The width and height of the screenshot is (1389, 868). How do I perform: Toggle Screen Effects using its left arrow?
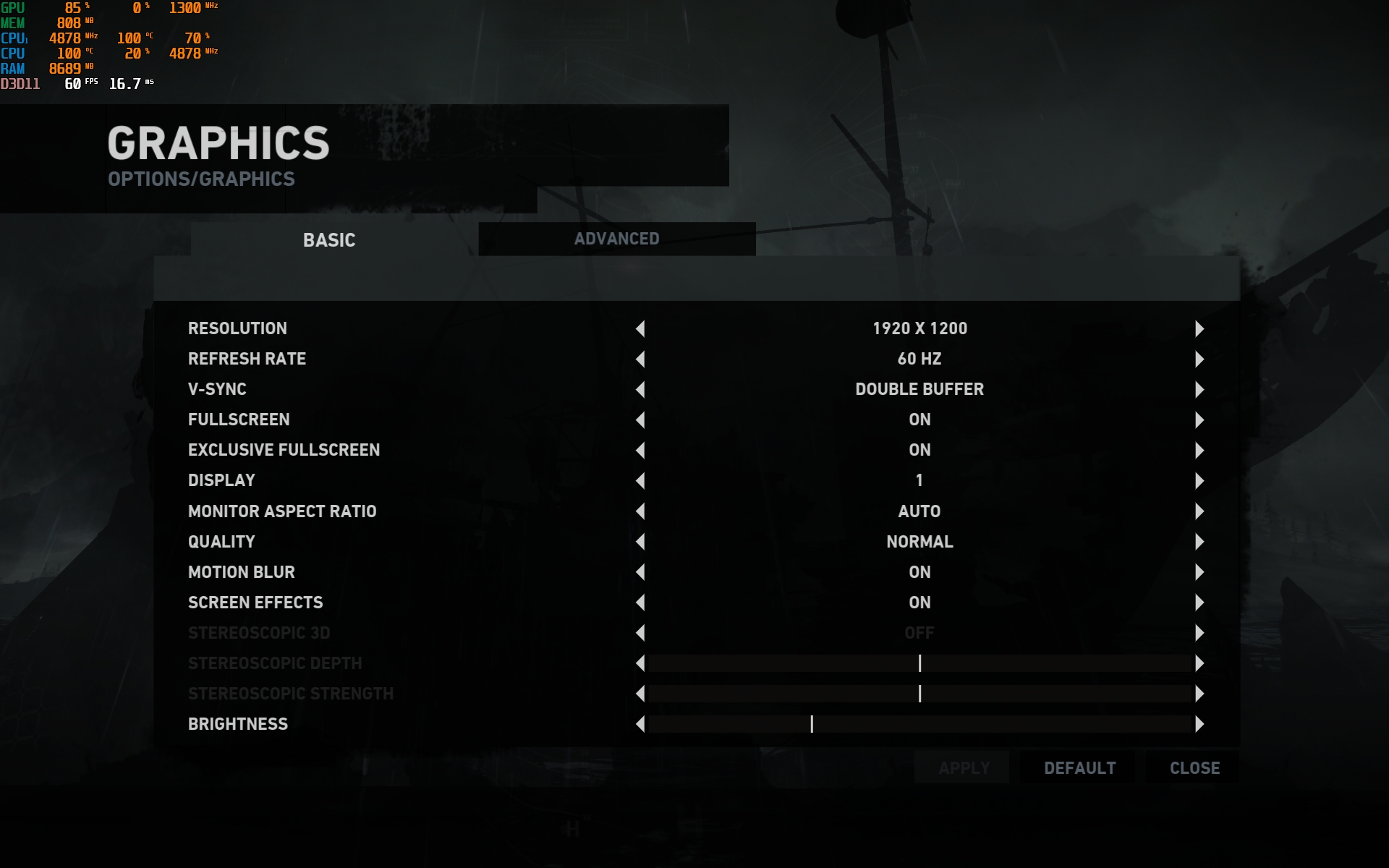pos(640,603)
